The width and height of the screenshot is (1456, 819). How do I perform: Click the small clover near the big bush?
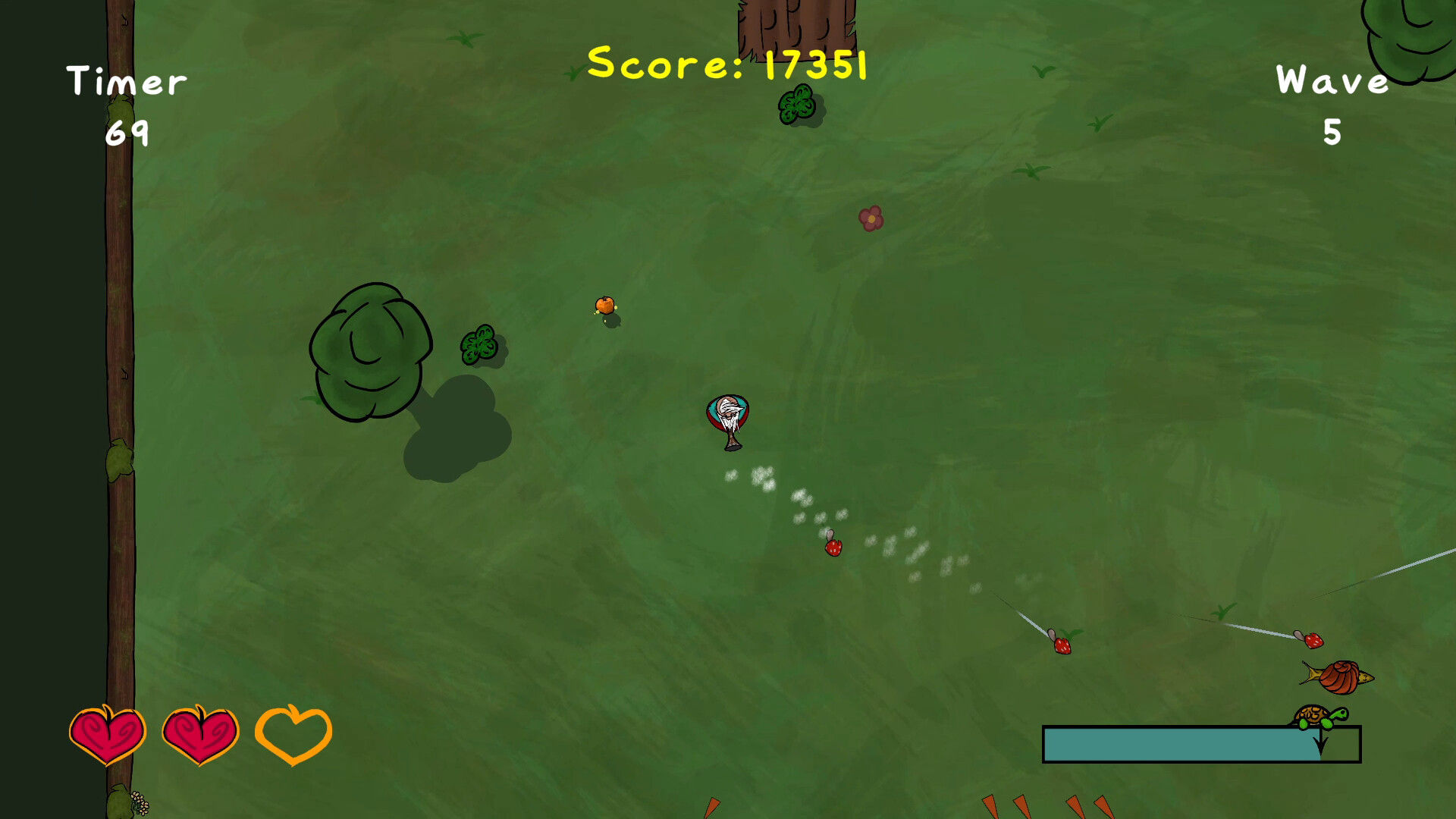(482, 346)
